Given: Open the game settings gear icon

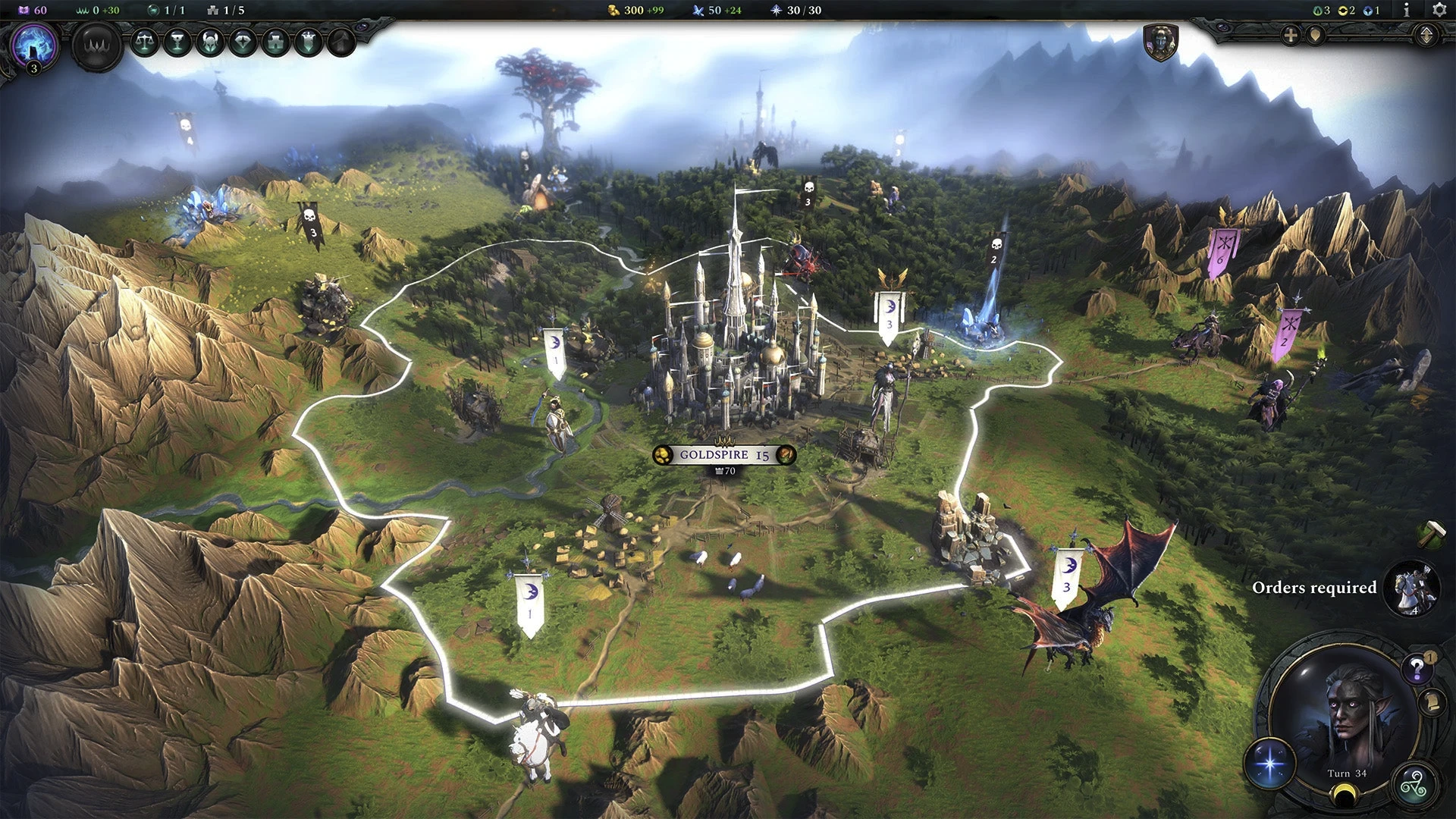Looking at the screenshot, I should (1439, 11).
